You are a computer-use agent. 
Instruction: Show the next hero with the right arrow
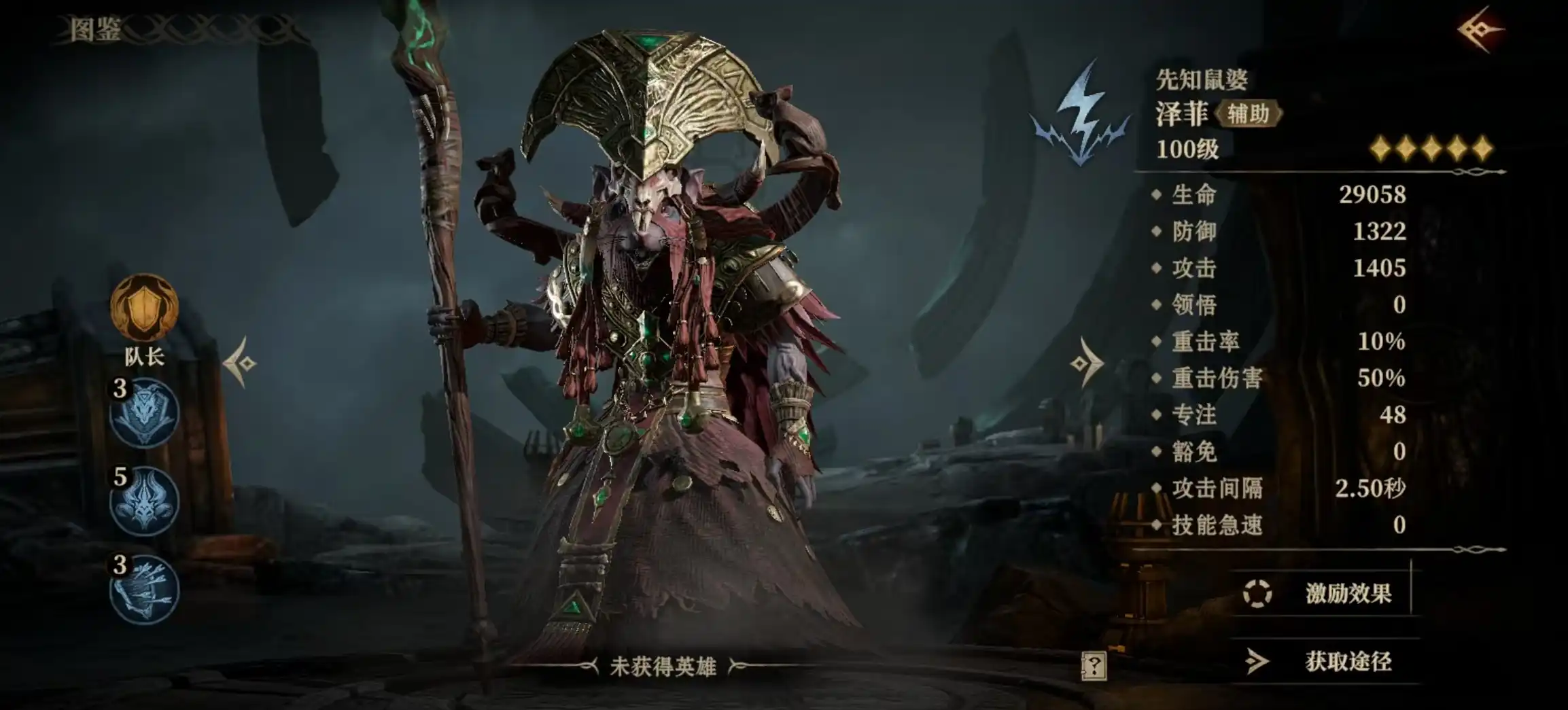(1086, 364)
